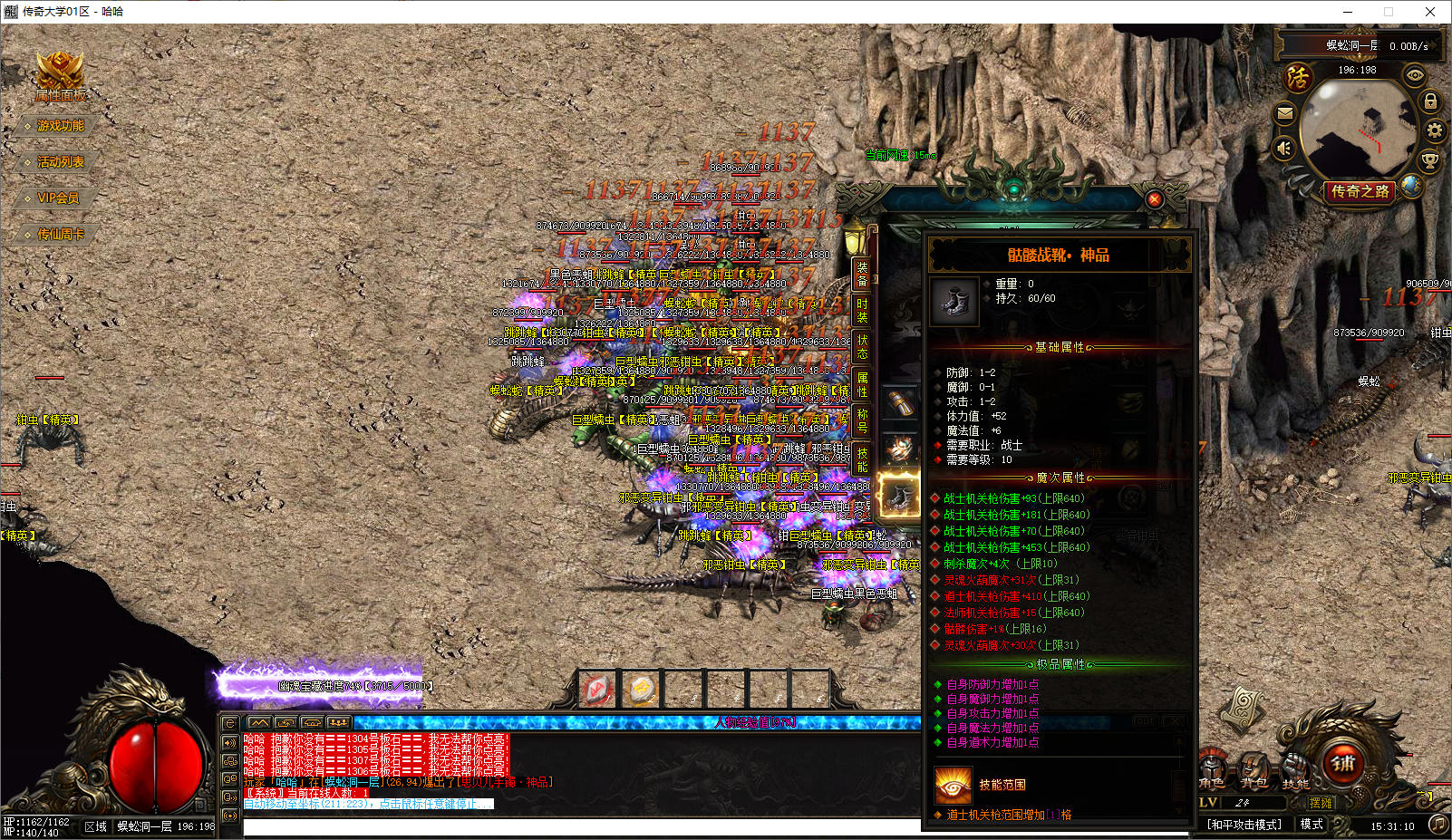
Task: Open the 背包 backpack button
Action: (x=1254, y=772)
